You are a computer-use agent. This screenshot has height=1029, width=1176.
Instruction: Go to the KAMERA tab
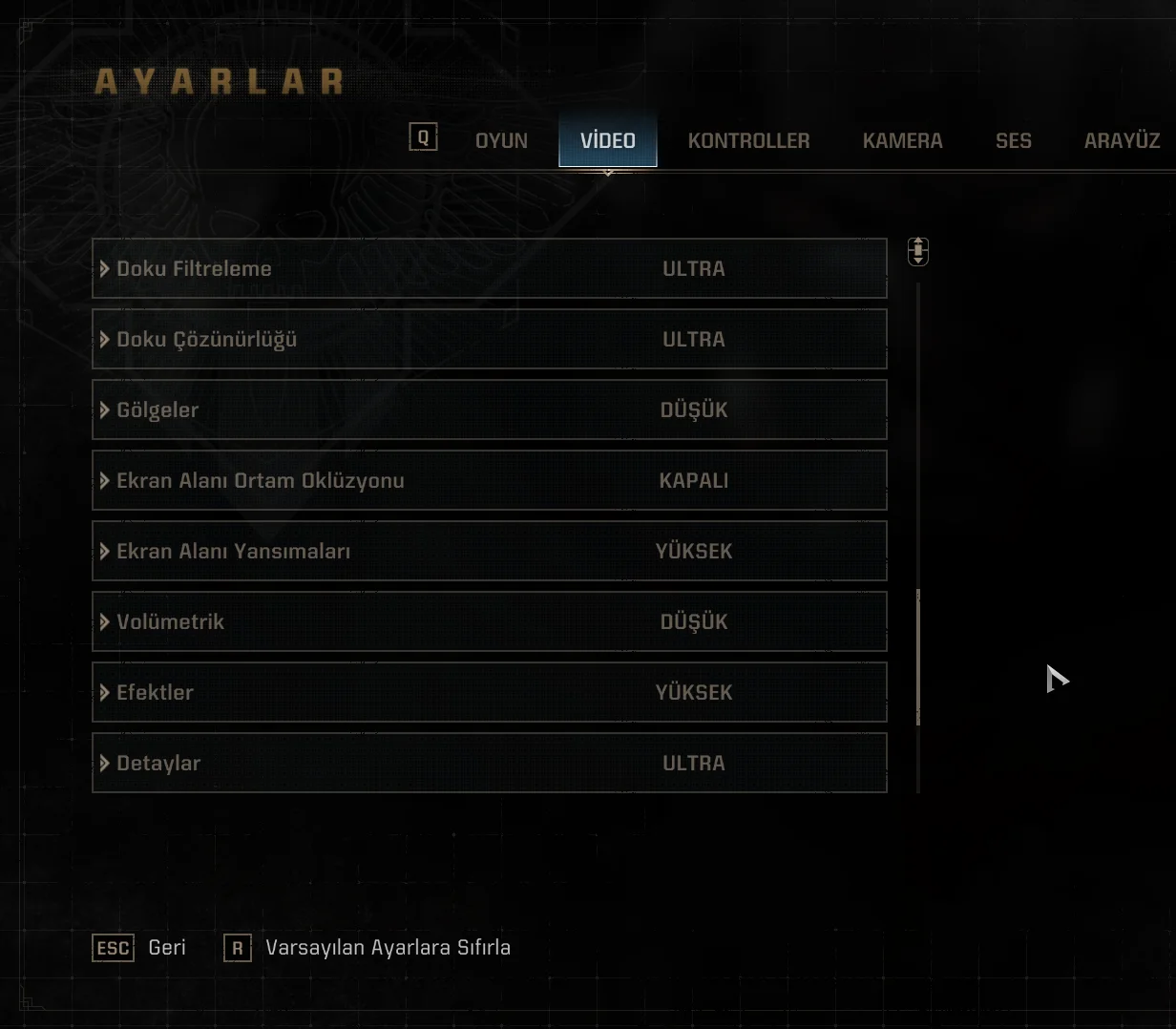tap(902, 141)
